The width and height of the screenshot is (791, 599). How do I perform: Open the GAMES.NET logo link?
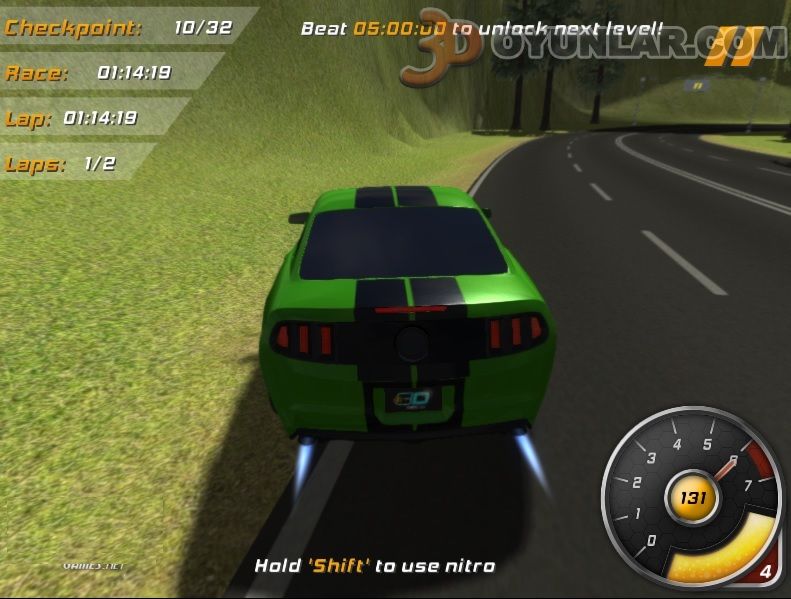pyautogui.click(x=93, y=565)
